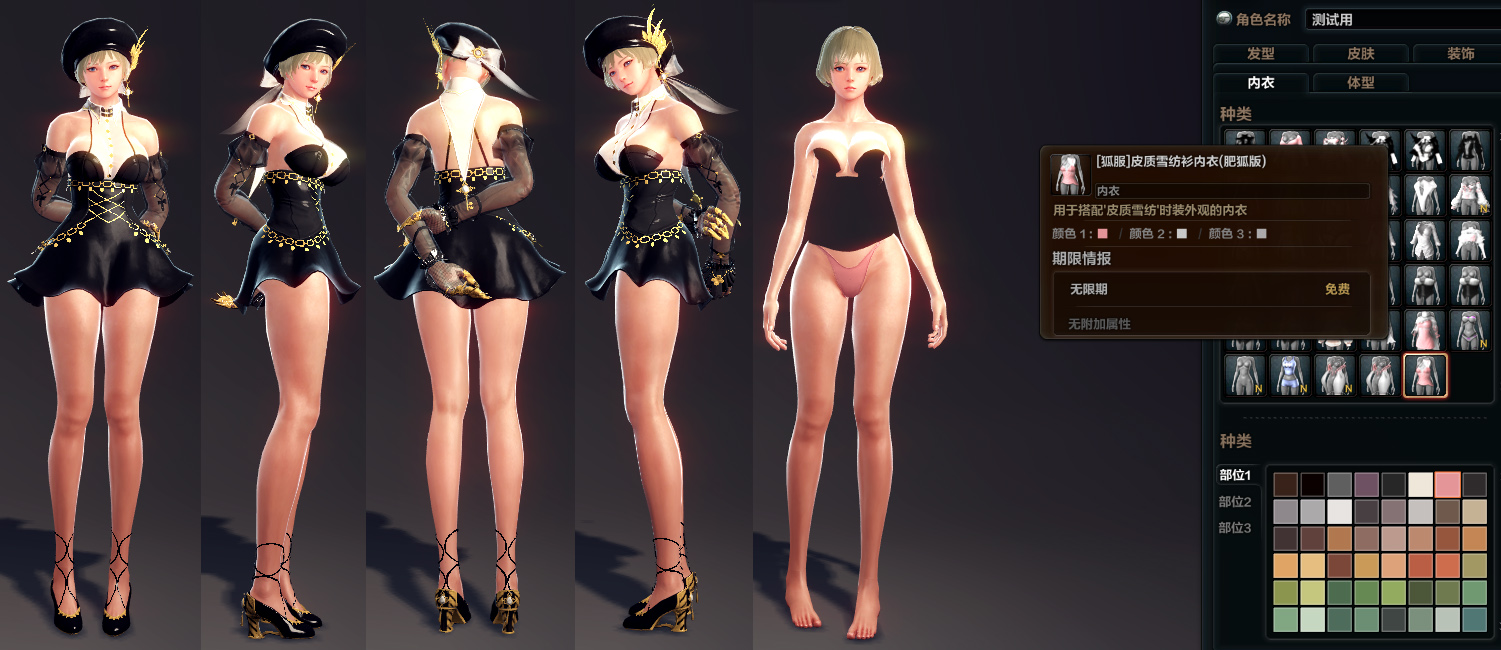This screenshot has width=1501, height=650.
Task: Switch to the 发型 (hairstyle) tab
Action: pos(1260,54)
